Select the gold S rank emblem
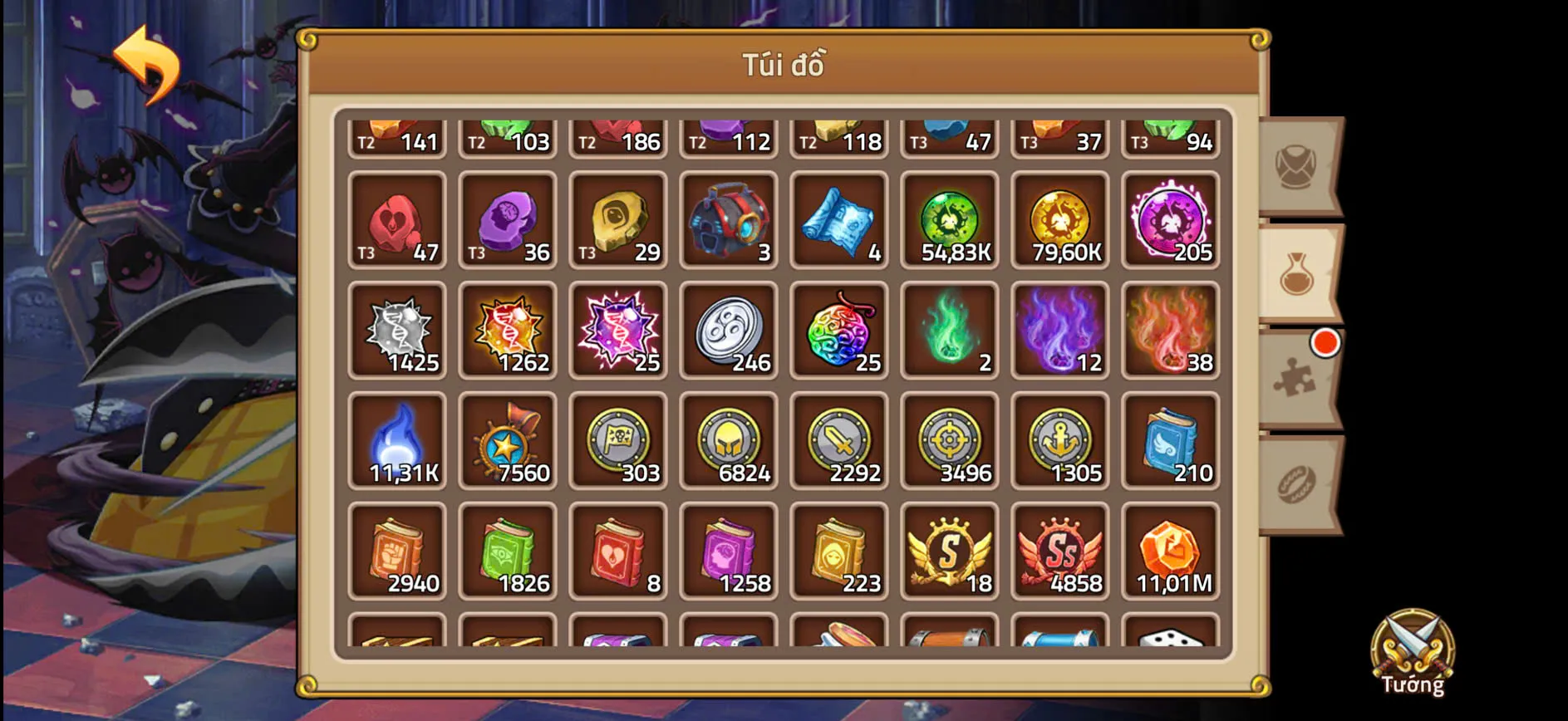The height and width of the screenshot is (721, 1568). [x=950, y=551]
